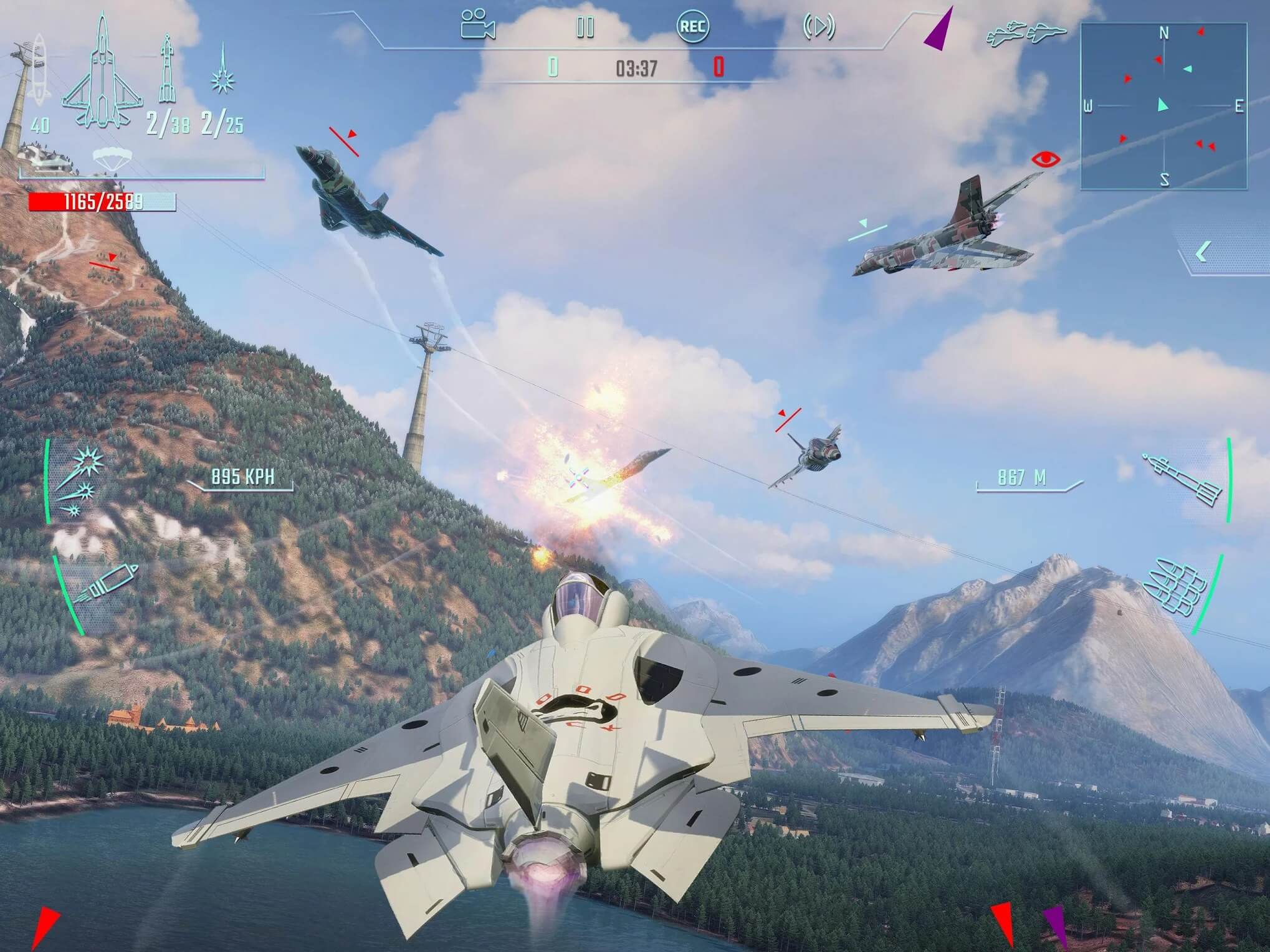
Task: Start recording with the REC button
Action: tap(692, 27)
